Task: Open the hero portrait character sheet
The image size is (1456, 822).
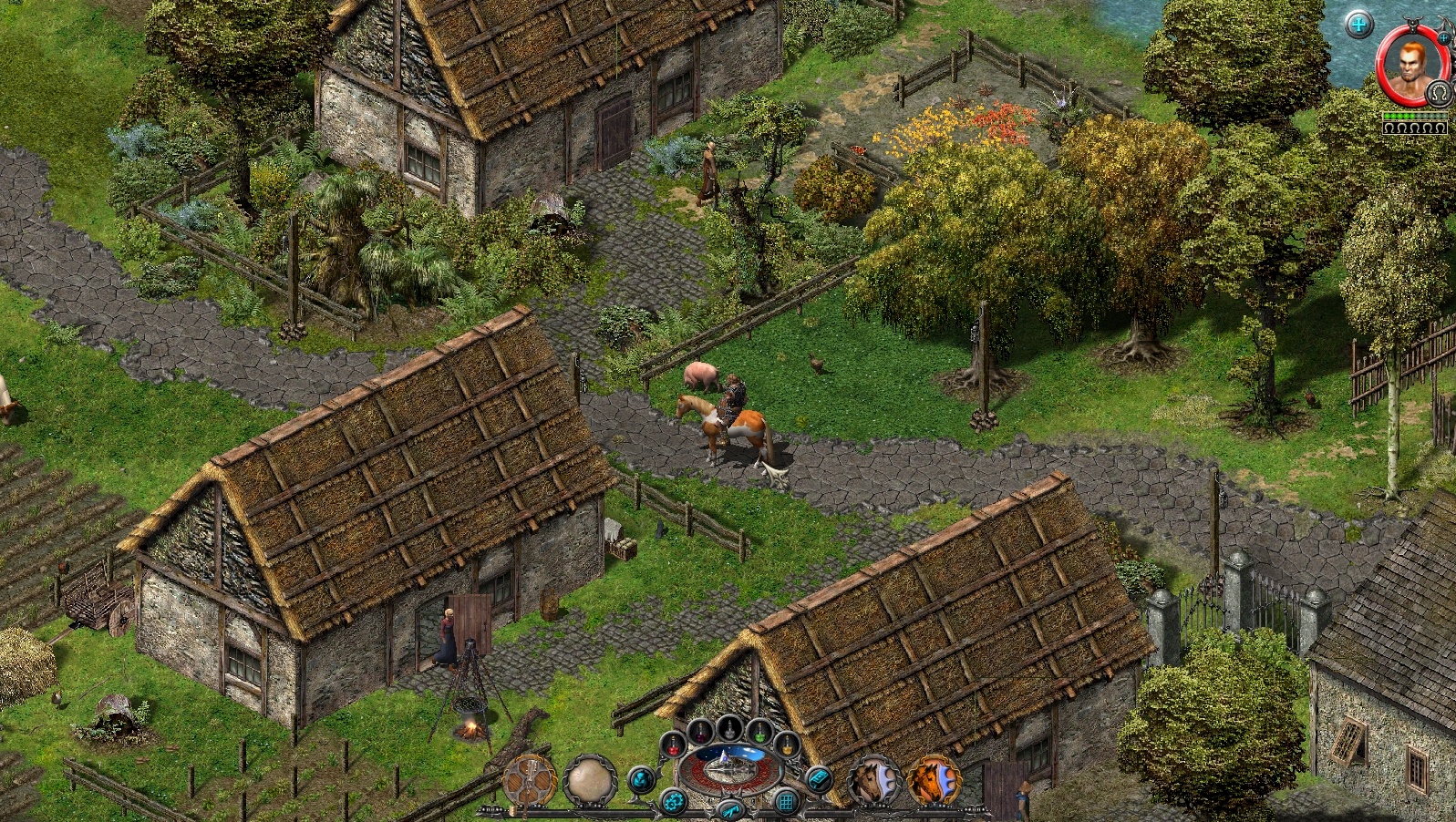Action: click(x=1410, y=66)
